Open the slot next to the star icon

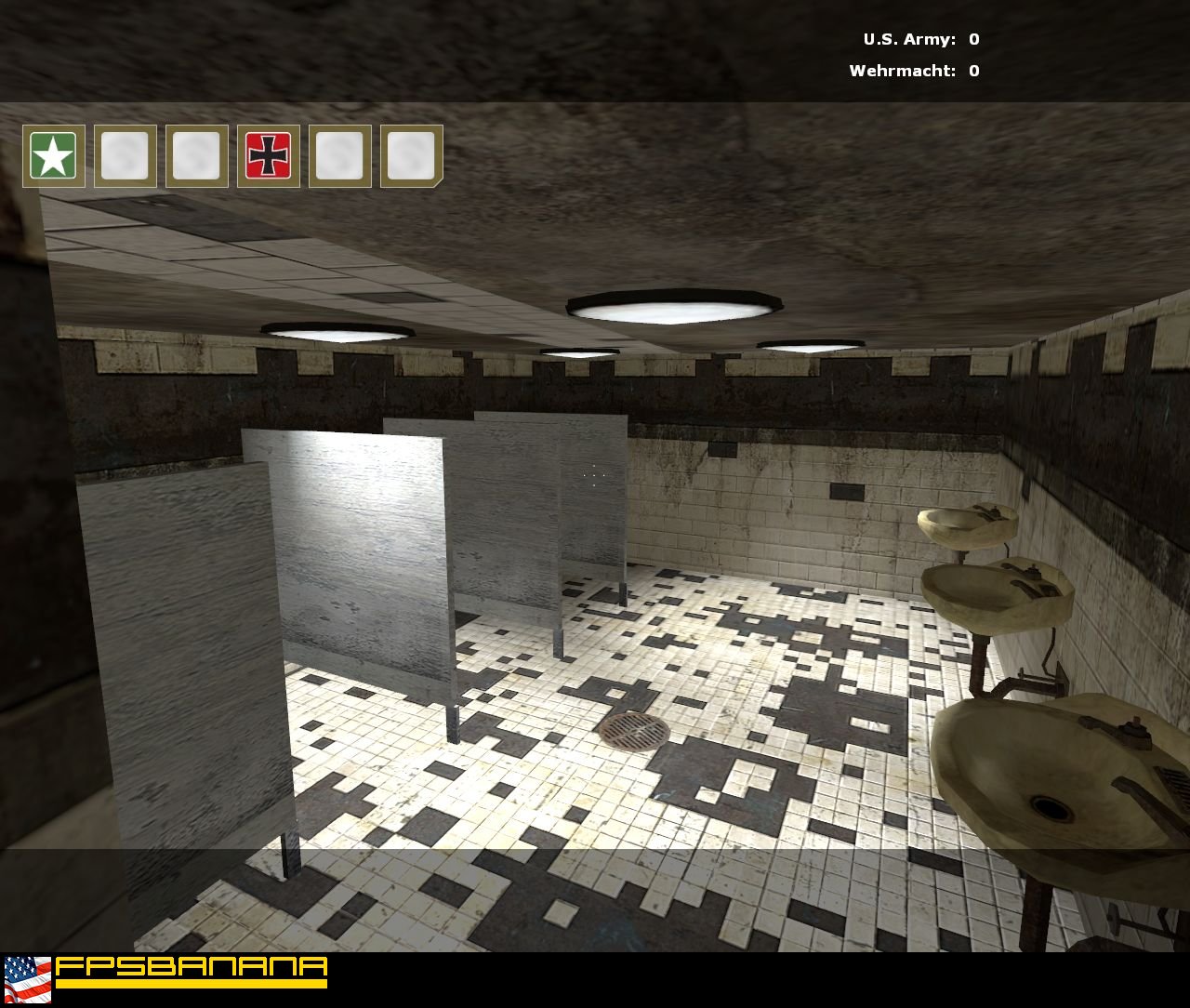pos(125,156)
